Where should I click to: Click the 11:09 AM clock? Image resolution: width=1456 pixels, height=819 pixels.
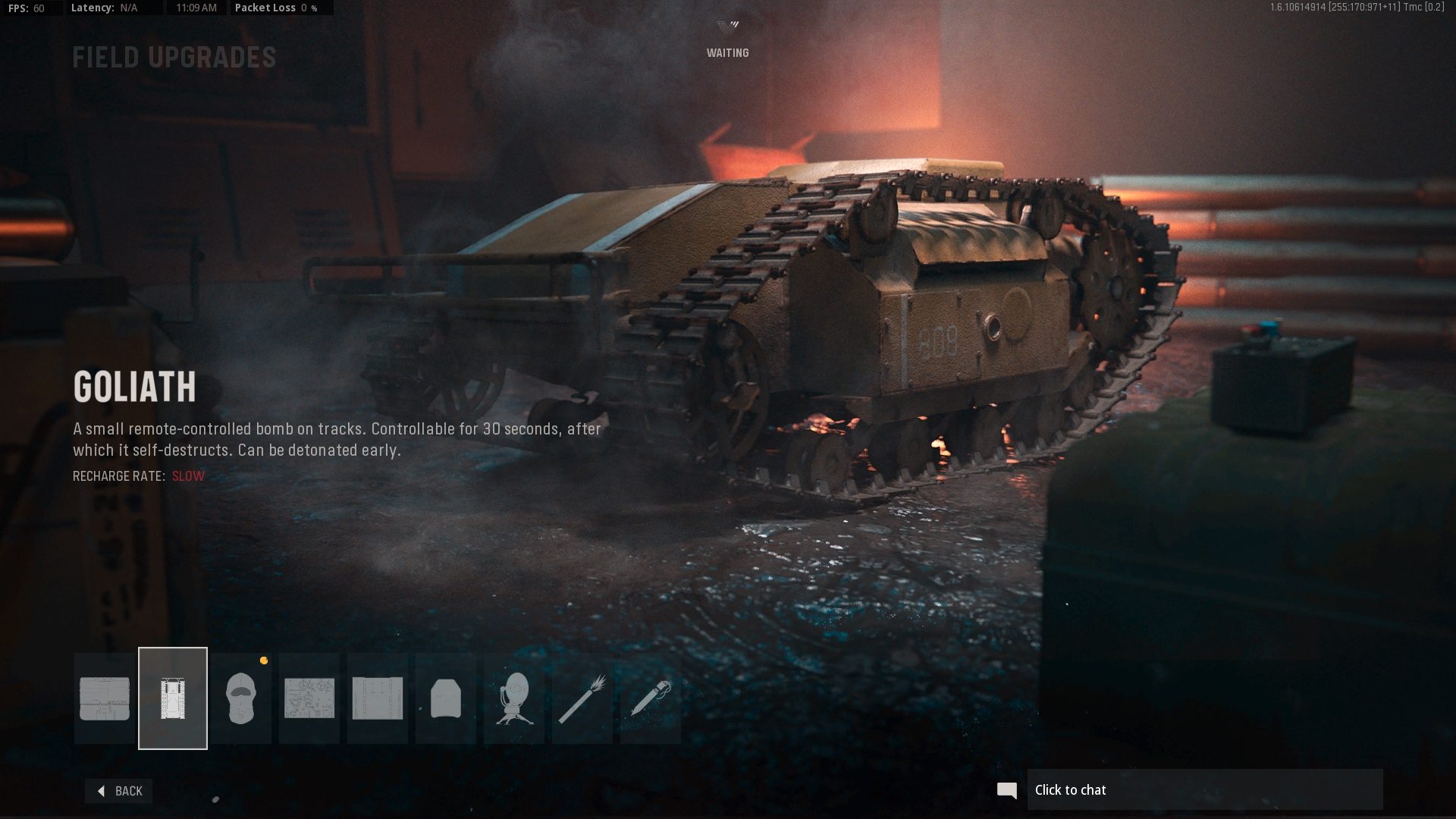[197, 8]
